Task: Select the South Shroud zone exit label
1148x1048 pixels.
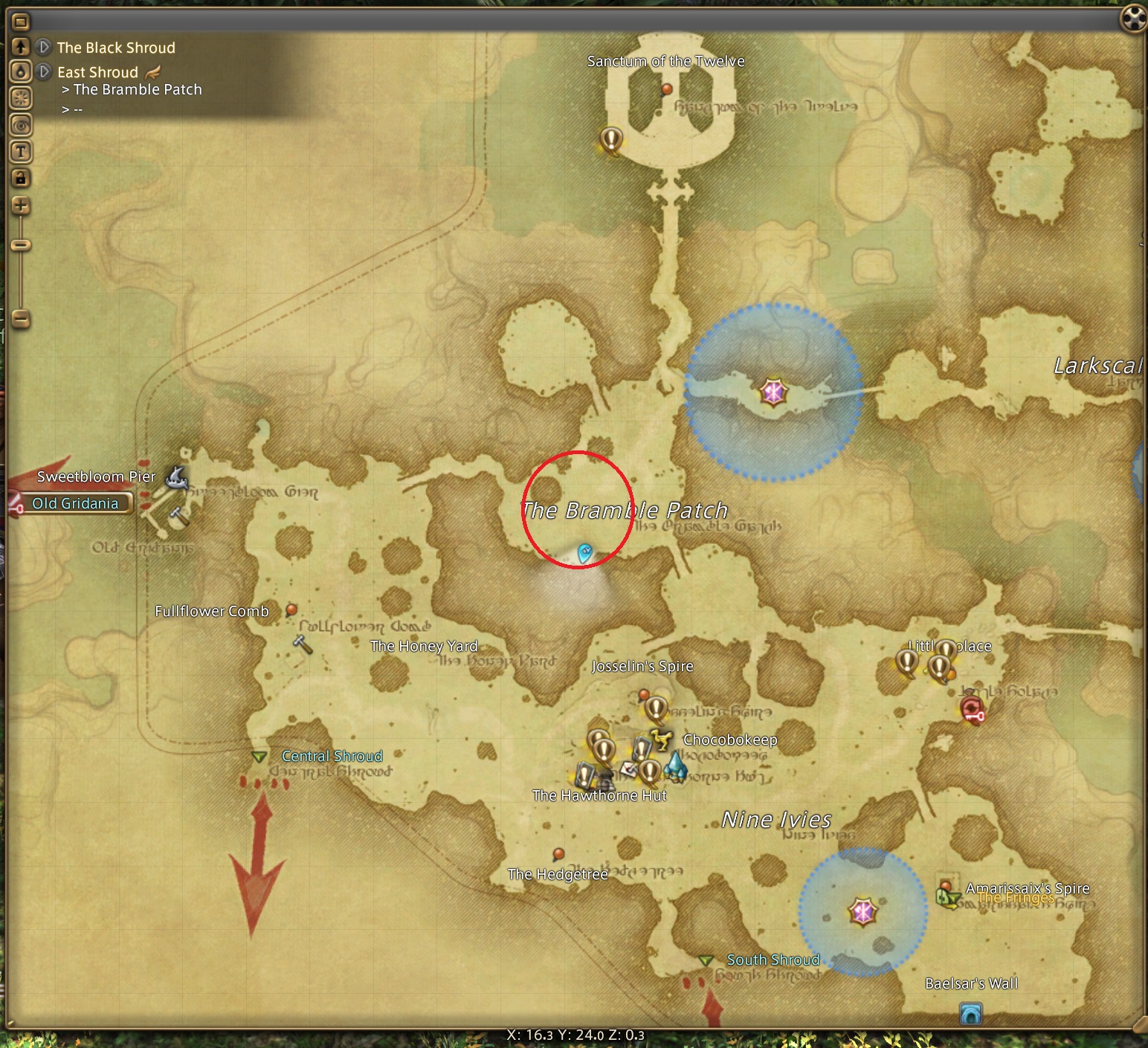Action: click(x=773, y=960)
